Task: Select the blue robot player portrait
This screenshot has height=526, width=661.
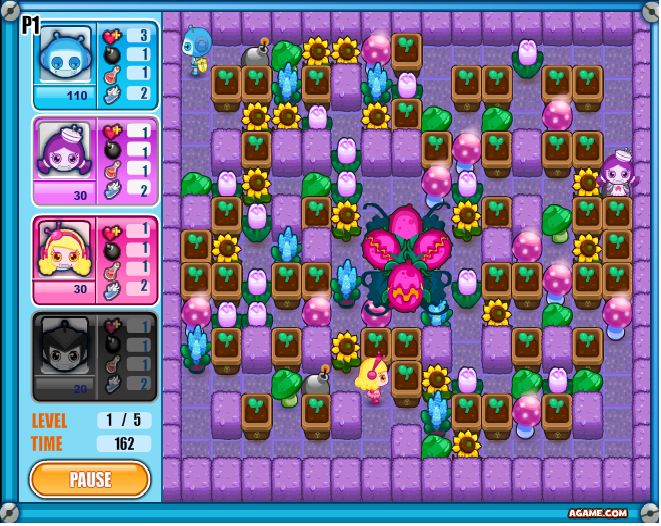Action: tap(64, 57)
